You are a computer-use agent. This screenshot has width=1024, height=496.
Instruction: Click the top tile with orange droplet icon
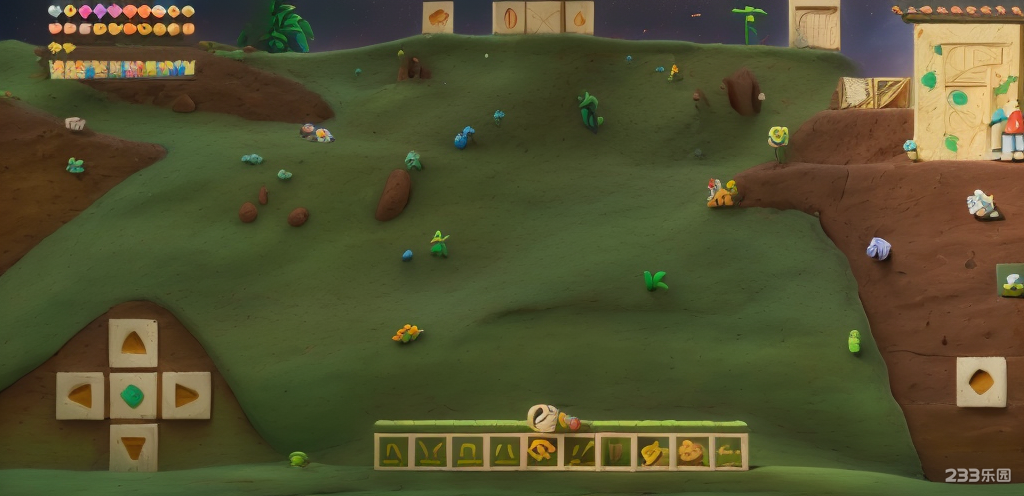tap(579, 17)
